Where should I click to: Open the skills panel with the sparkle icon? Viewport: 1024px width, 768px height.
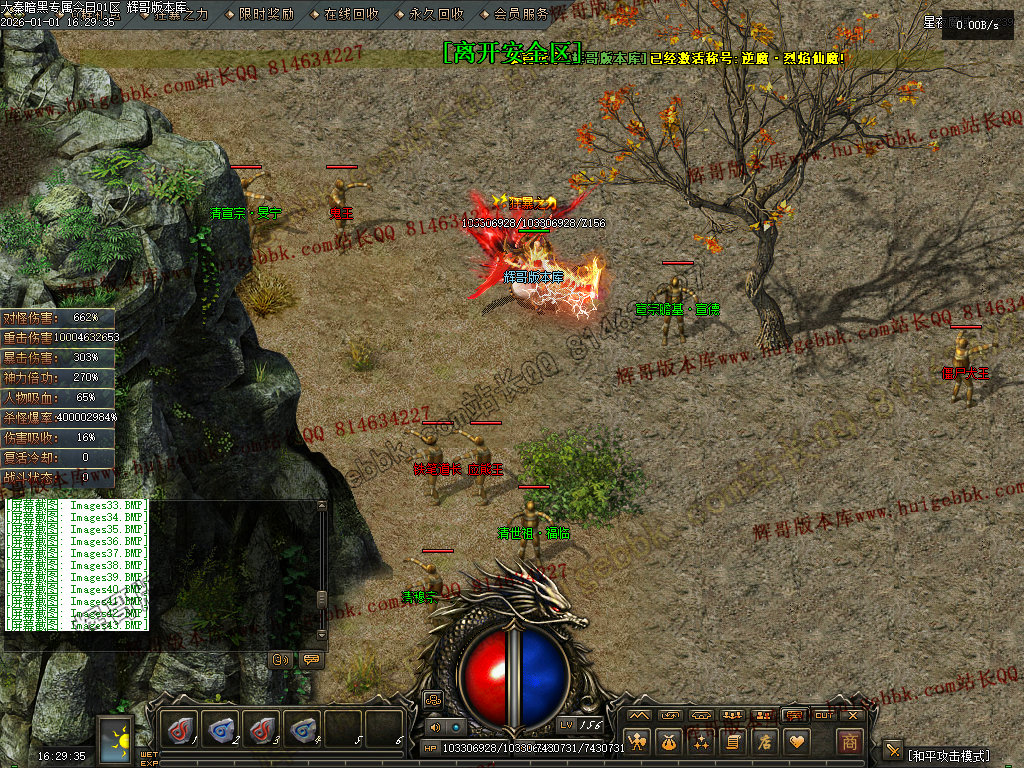click(701, 742)
